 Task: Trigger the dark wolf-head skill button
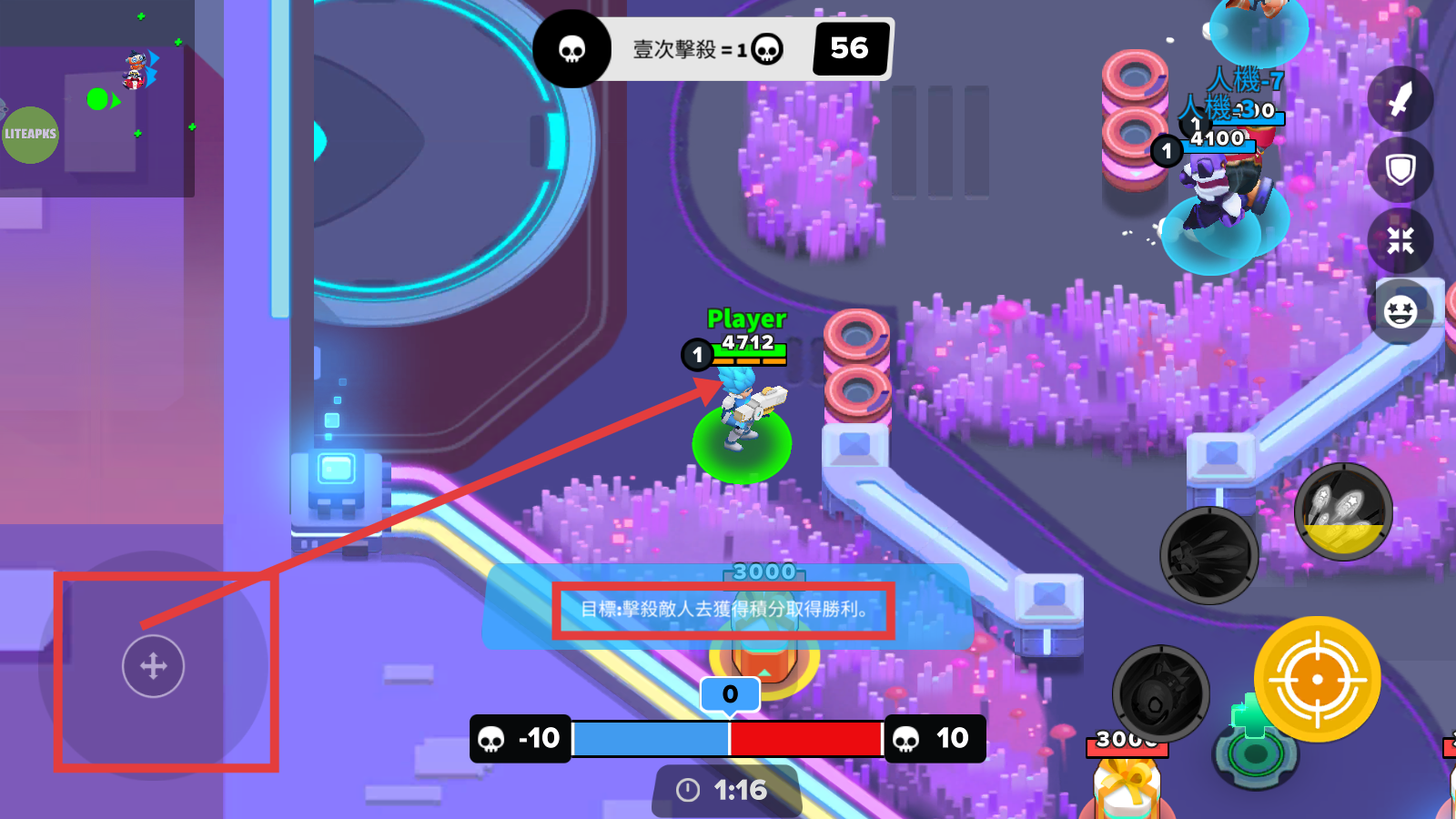(1160, 694)
